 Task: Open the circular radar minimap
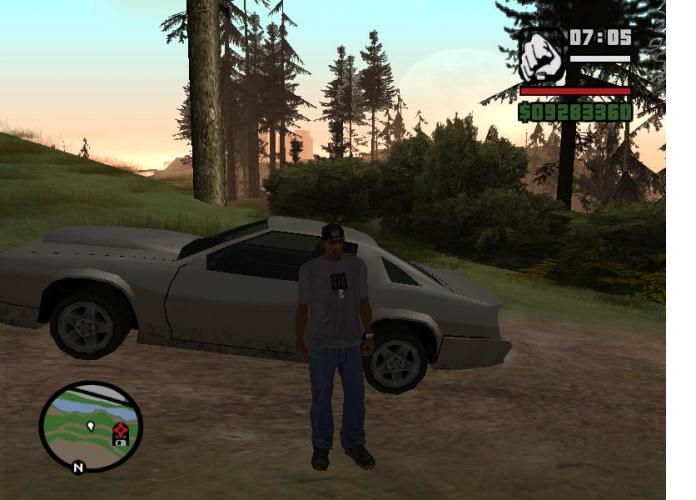pyautogui.click(x=91, y=426)
